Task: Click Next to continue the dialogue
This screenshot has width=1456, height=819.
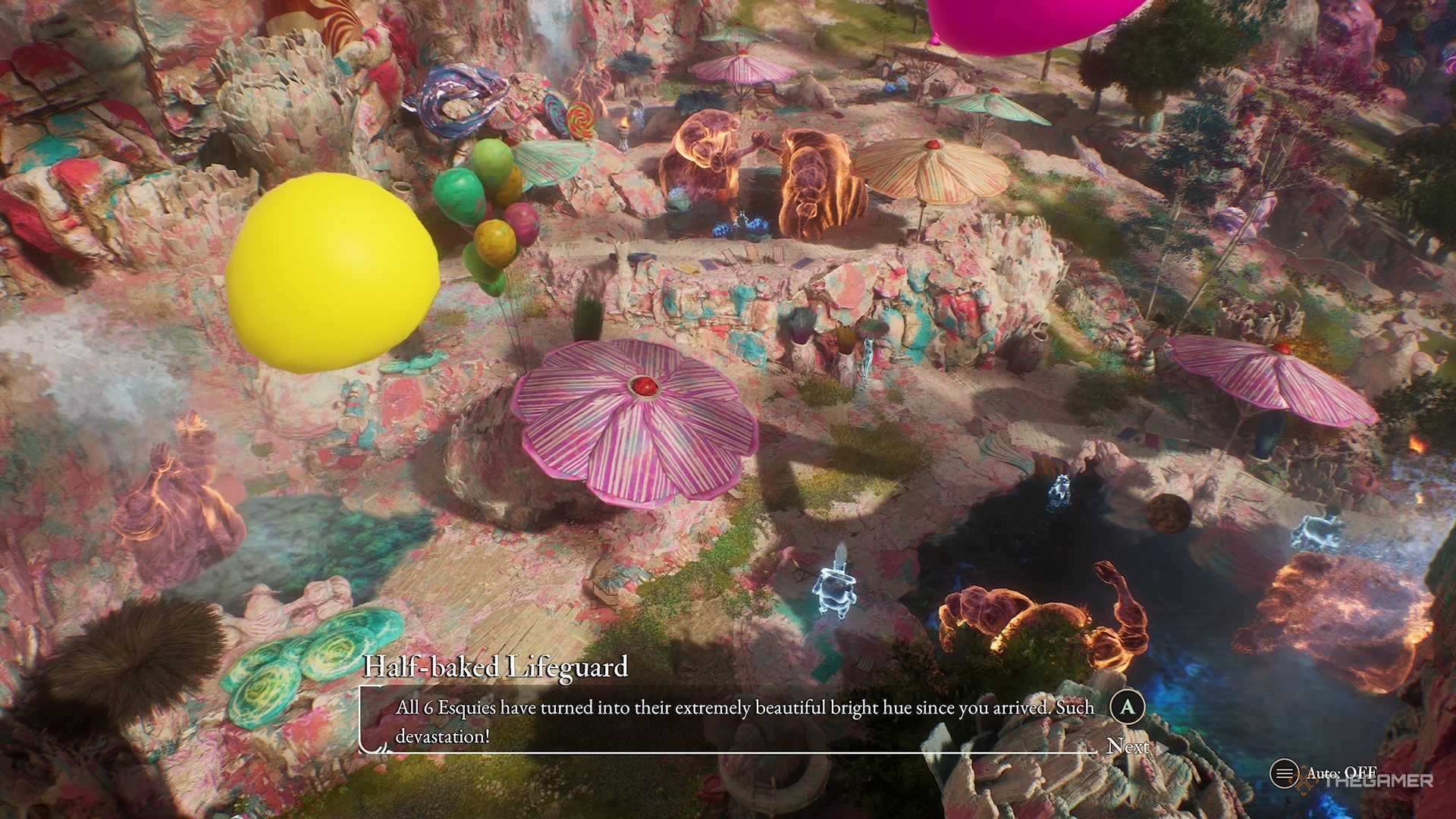Action: [1131, 747]
